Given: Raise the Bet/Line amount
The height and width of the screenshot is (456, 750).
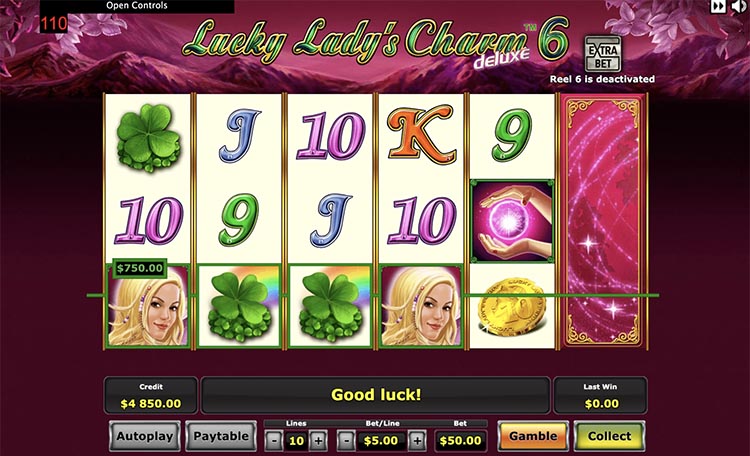Looking at the screenshot, I should click(417, 440).
